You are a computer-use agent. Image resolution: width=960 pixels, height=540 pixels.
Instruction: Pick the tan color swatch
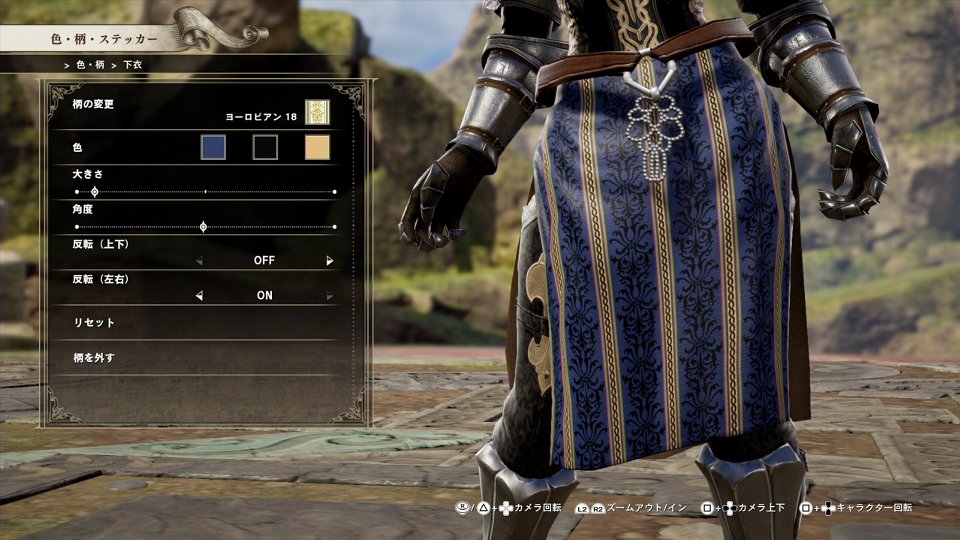pos(317,148)
